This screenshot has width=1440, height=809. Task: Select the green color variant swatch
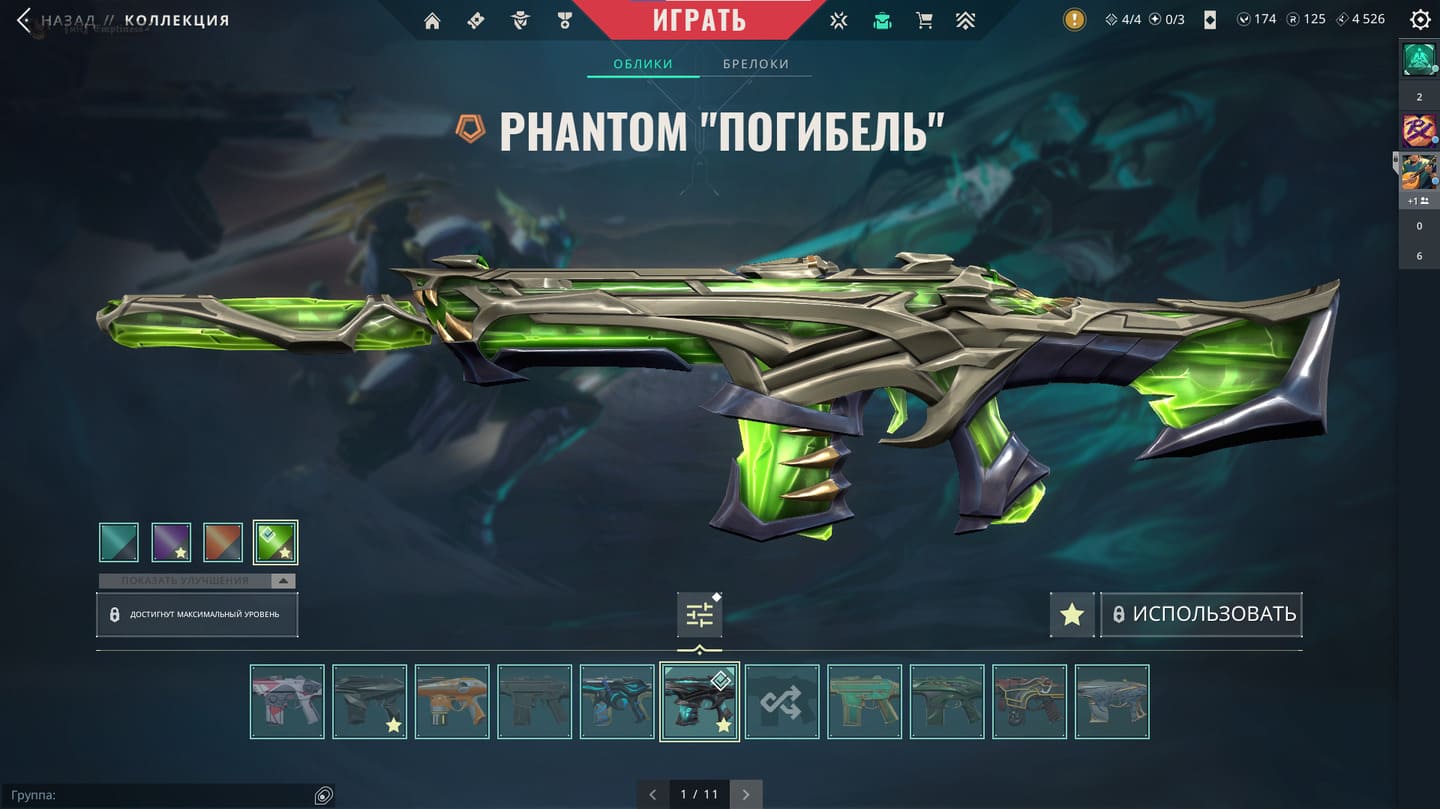[275, 542]
